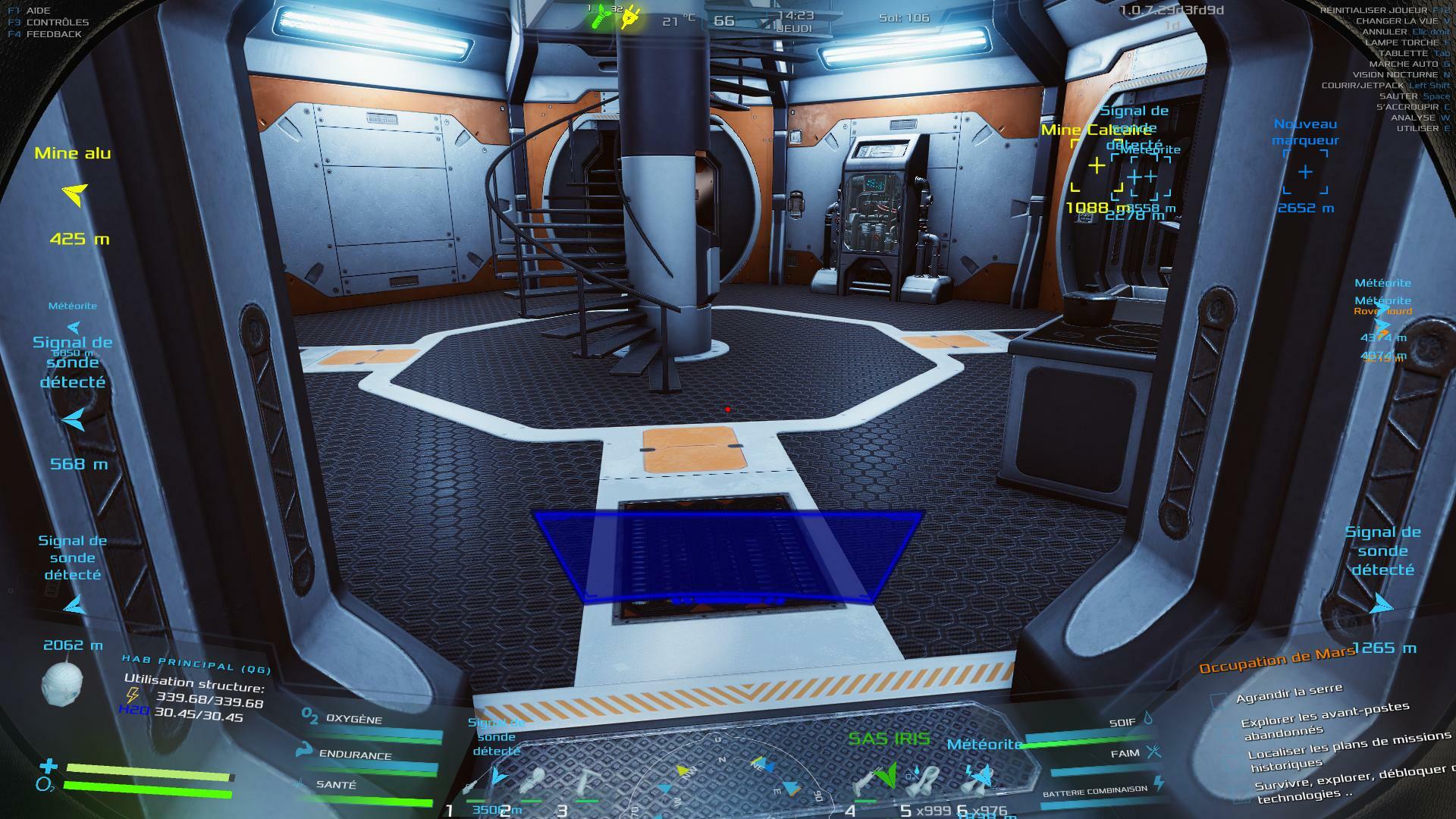Image resolution: width=1456 pixels, height=819 pixels.
Task: Select the Explorer les avant-postes abandonnés objective
Action: click(x=1324, y=720)
